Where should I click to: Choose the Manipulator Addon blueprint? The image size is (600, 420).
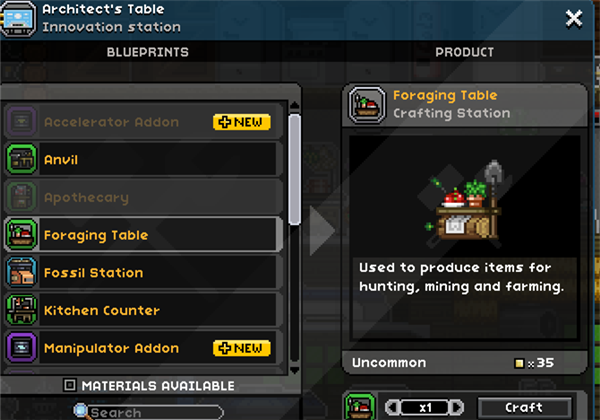pyautogui.click(x=140, y=348)
